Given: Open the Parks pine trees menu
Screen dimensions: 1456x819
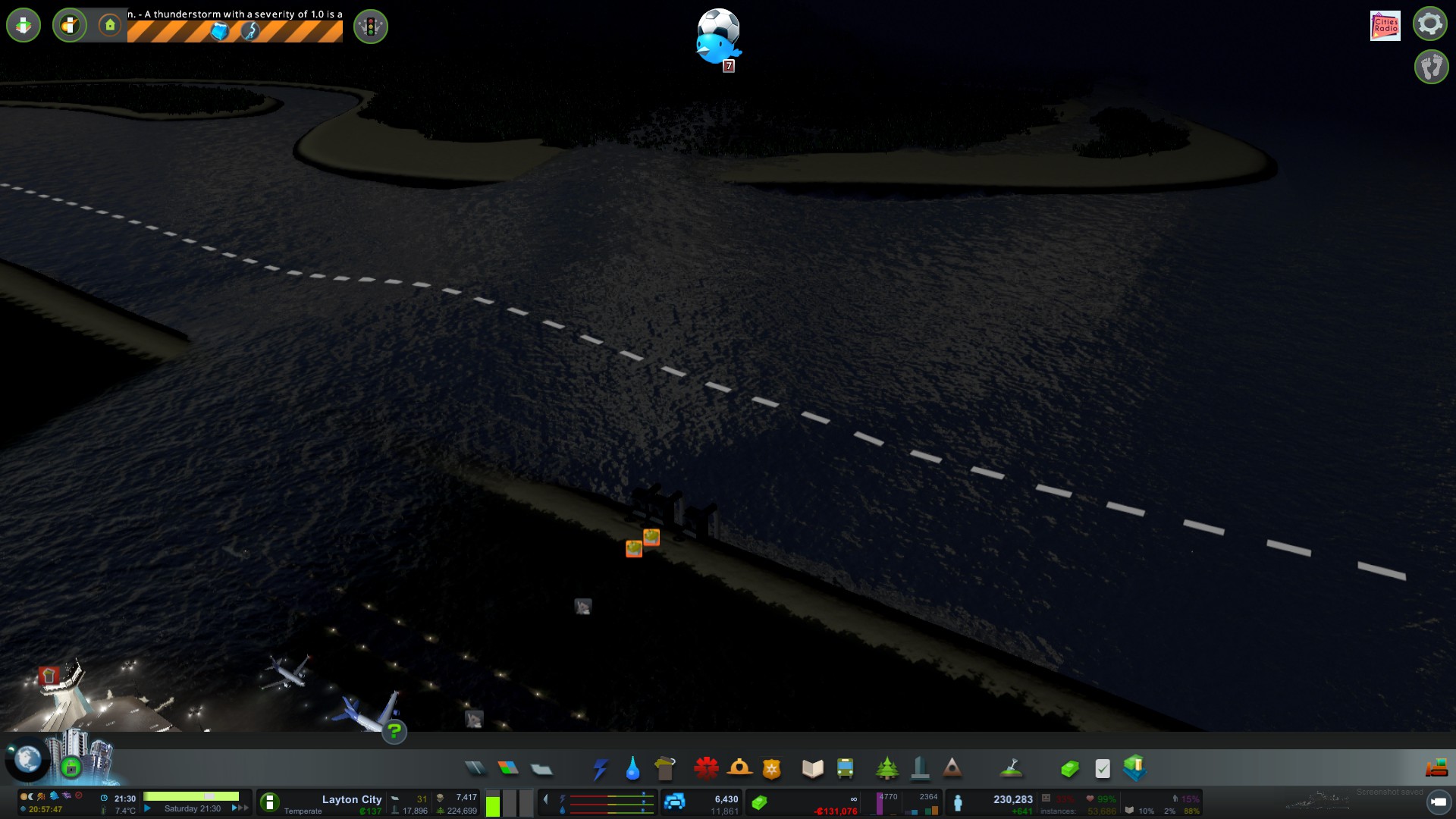Looking at the screenshot, I should tap(886, 769).
